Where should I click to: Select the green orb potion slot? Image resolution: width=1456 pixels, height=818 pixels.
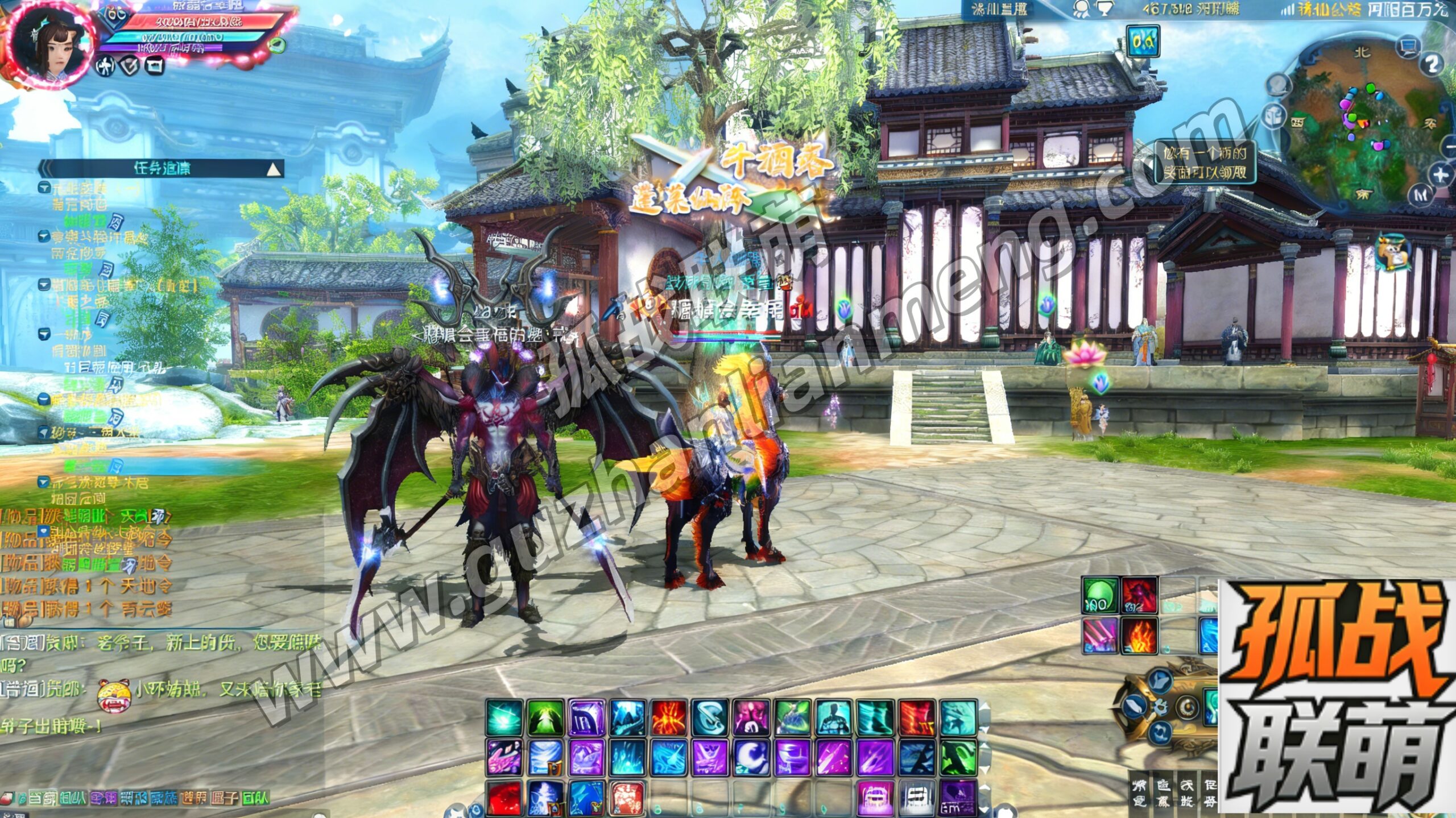1099,596
